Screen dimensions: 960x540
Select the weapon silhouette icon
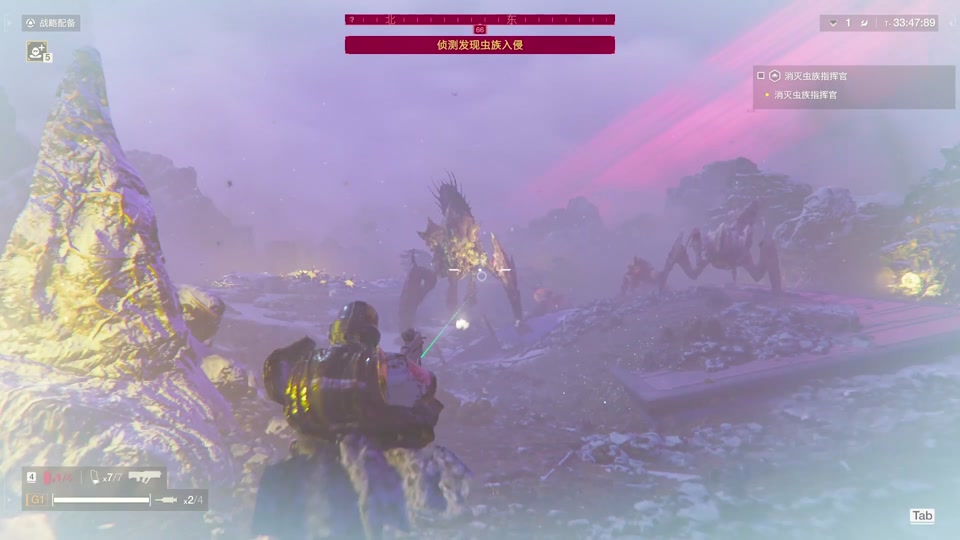pos(145,478)
